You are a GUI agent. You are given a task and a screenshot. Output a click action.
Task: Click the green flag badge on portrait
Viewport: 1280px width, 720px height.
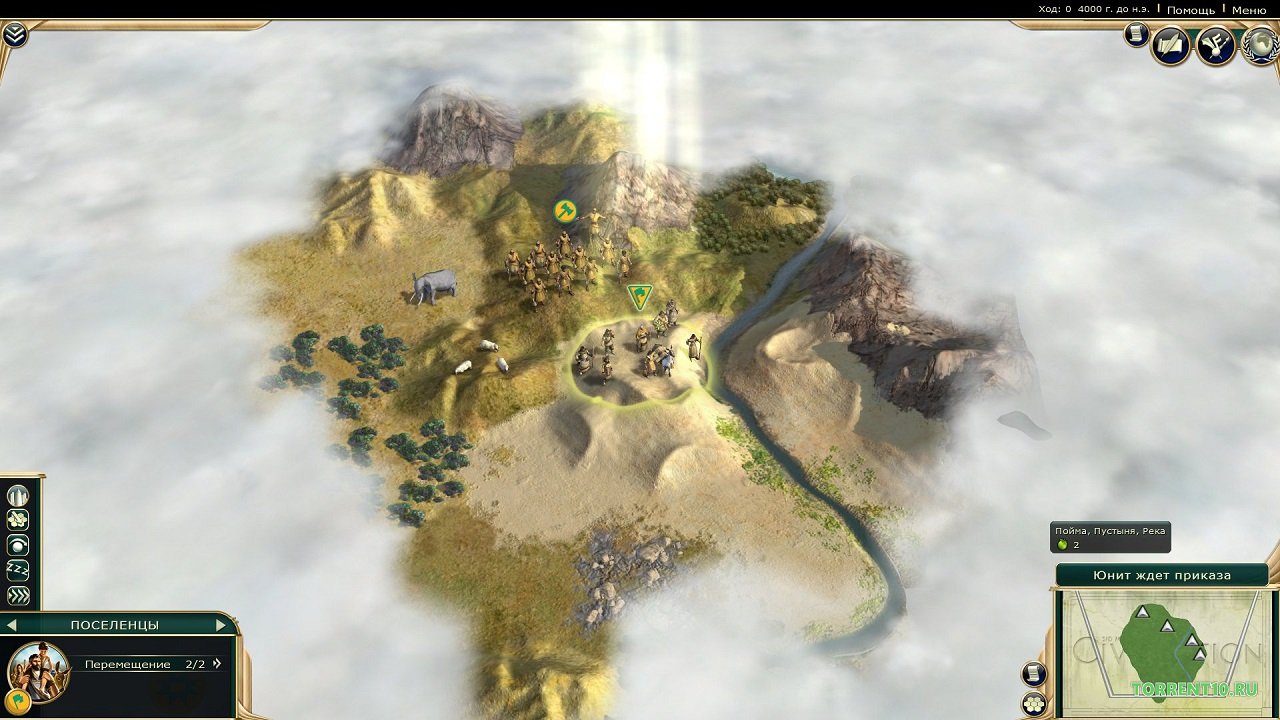coord(17,699)
